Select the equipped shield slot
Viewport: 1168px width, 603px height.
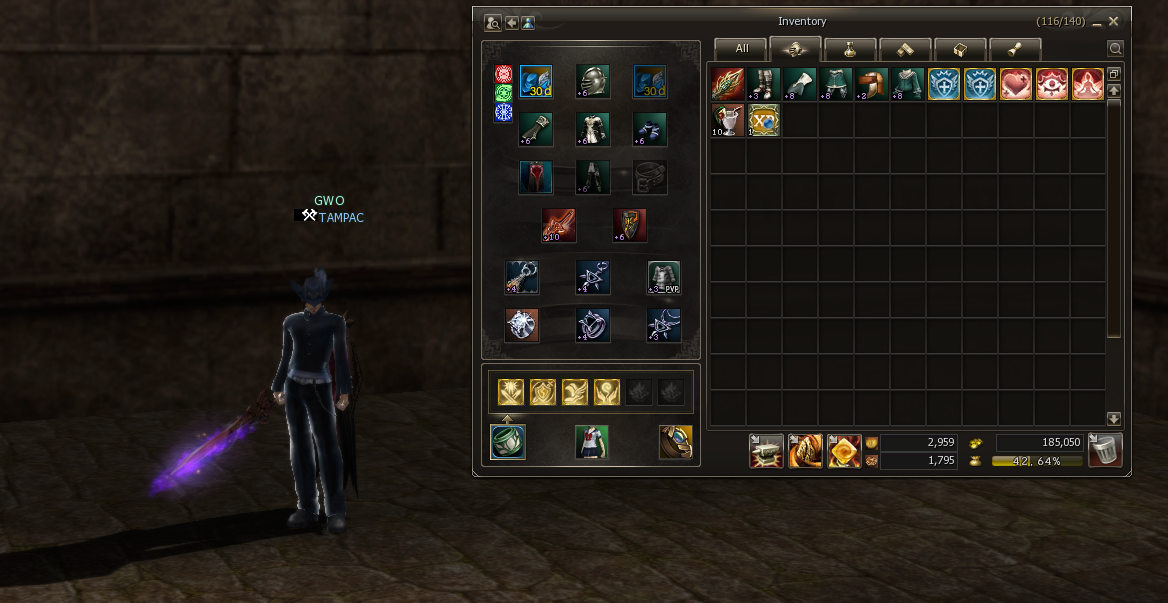click(629, 226)
